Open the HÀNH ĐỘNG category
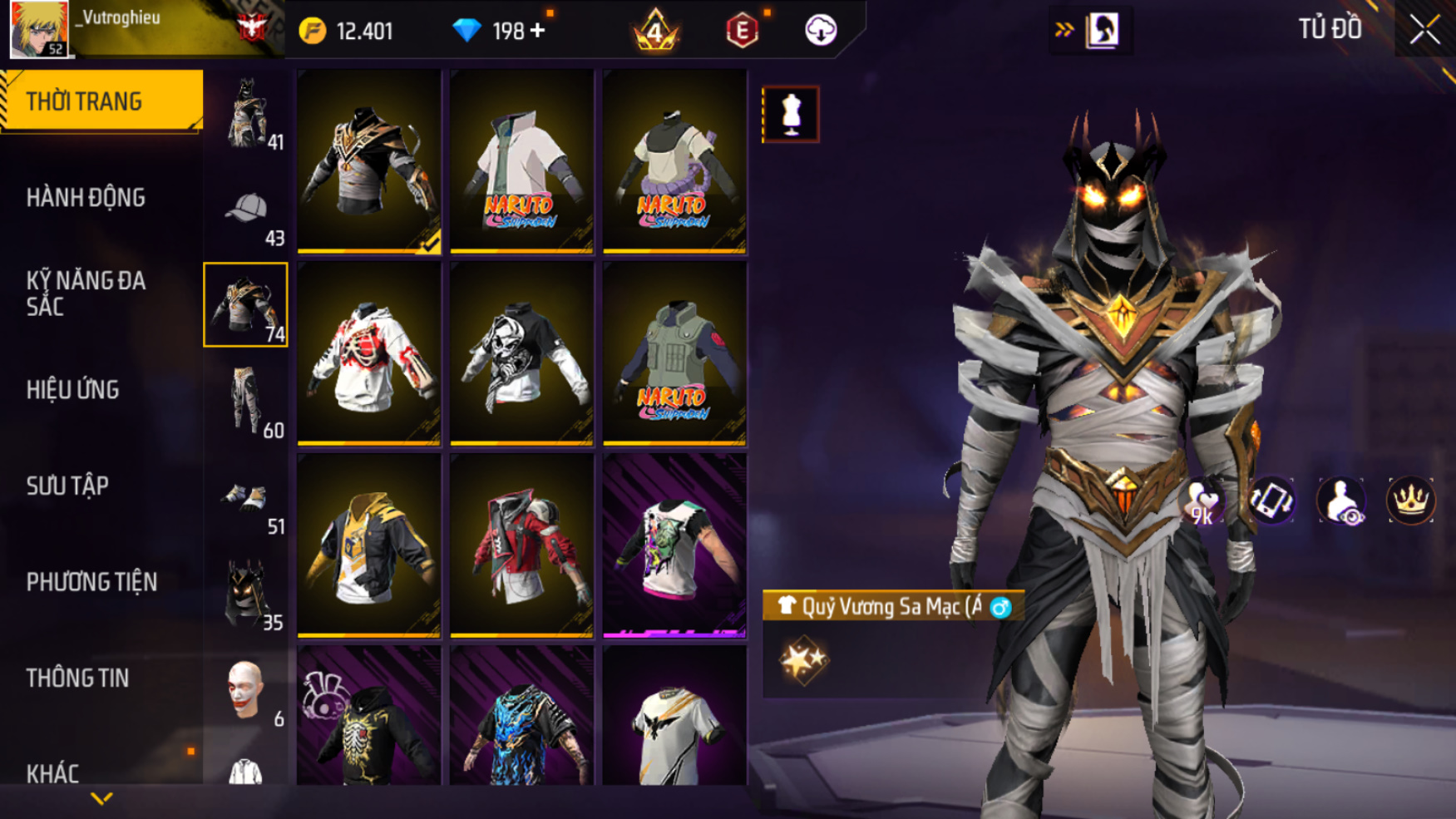 click(86, 198)
